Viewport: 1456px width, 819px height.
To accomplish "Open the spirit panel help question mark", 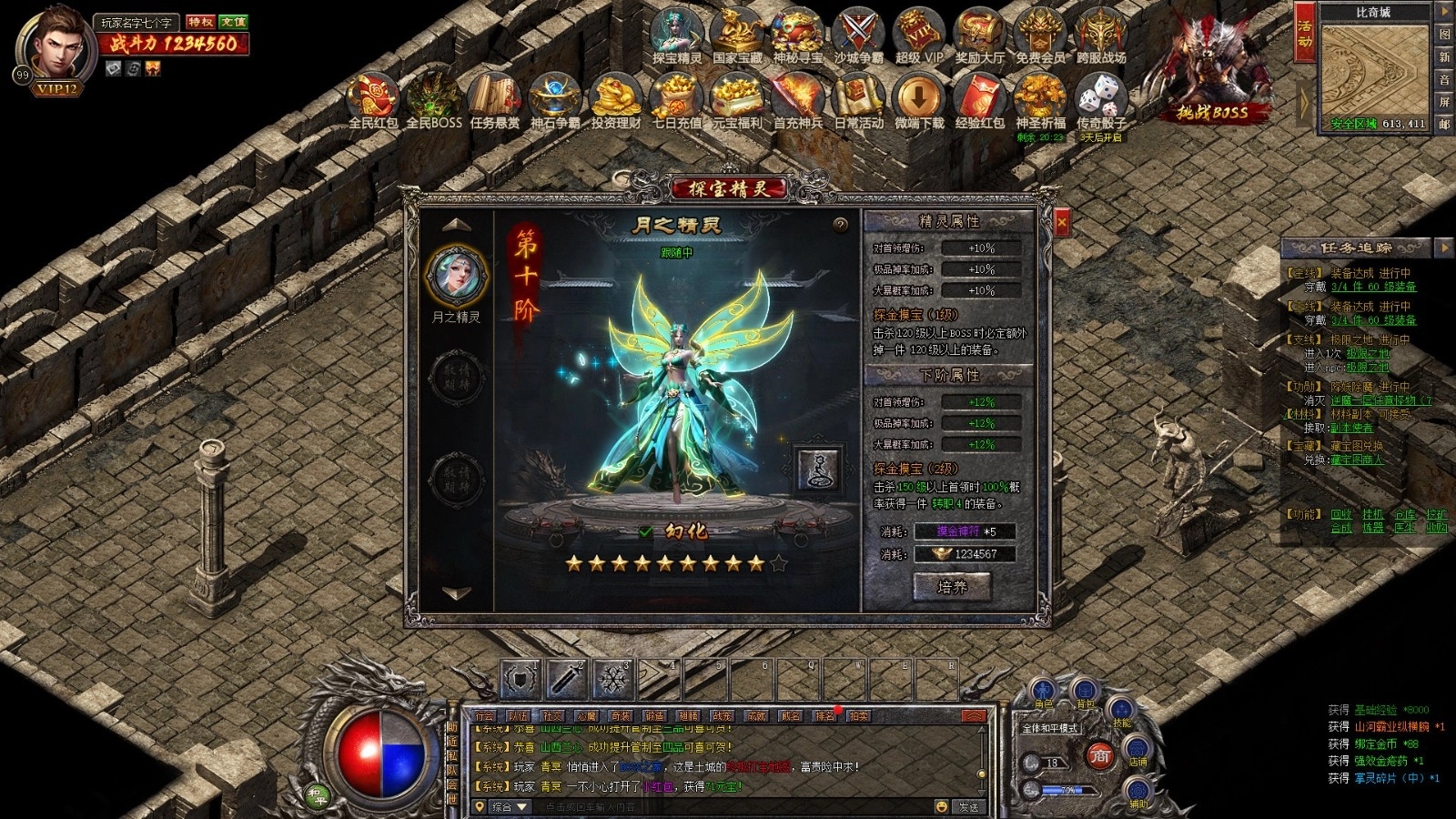I will (840, 225).
